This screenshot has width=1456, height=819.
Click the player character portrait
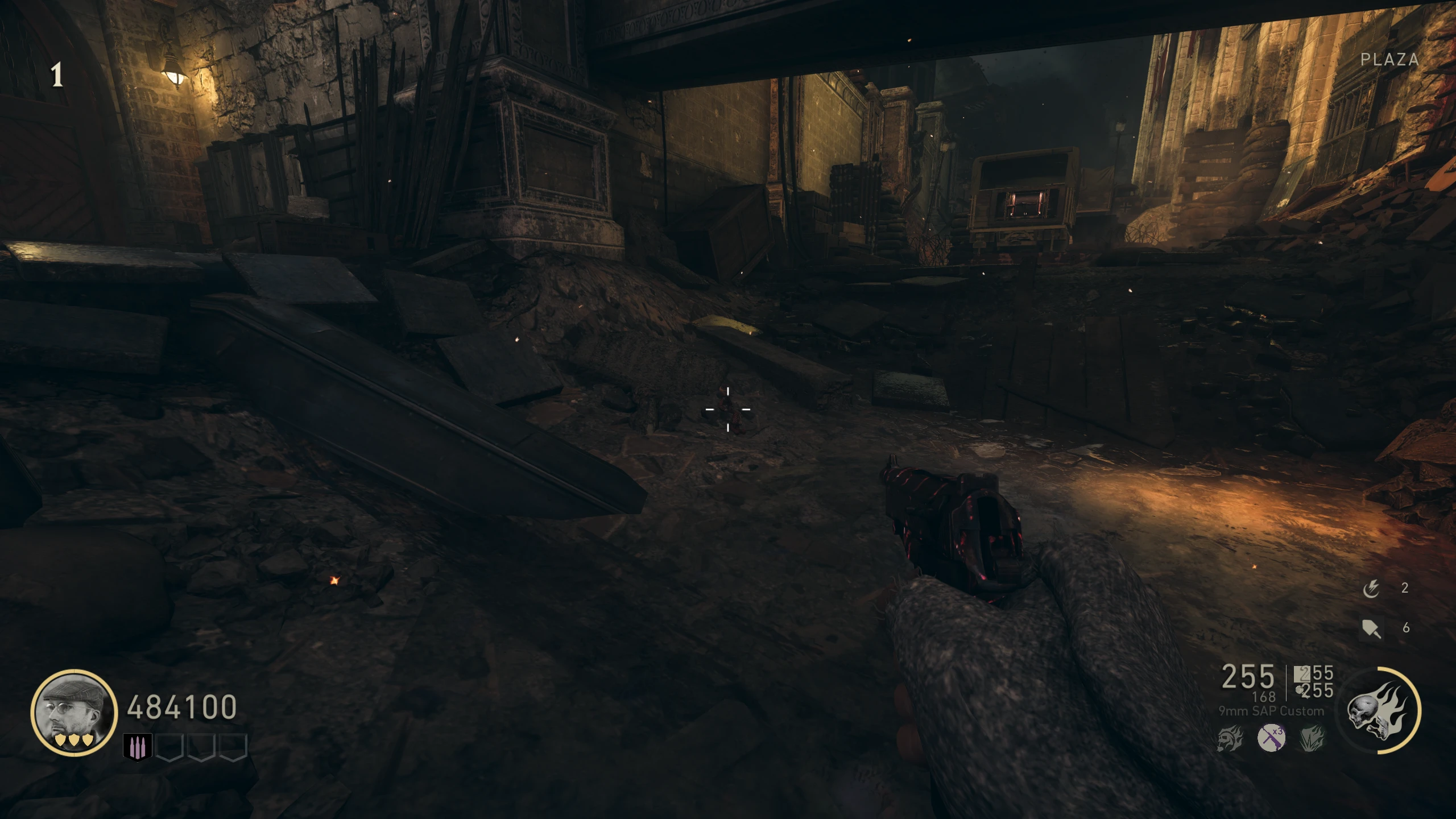tap(74, 712)
